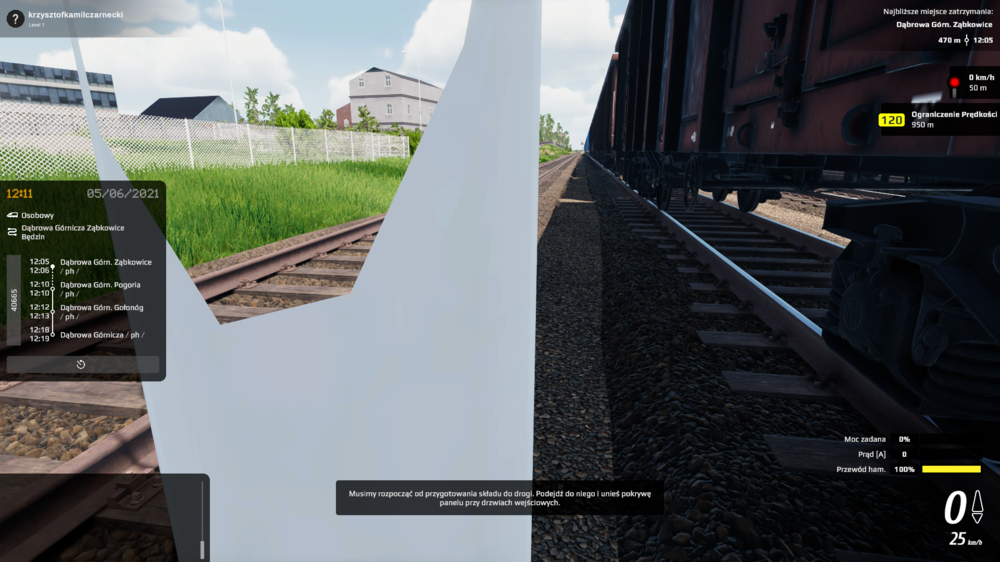Click the timetable reset clock button

click(x=82, y=365)
